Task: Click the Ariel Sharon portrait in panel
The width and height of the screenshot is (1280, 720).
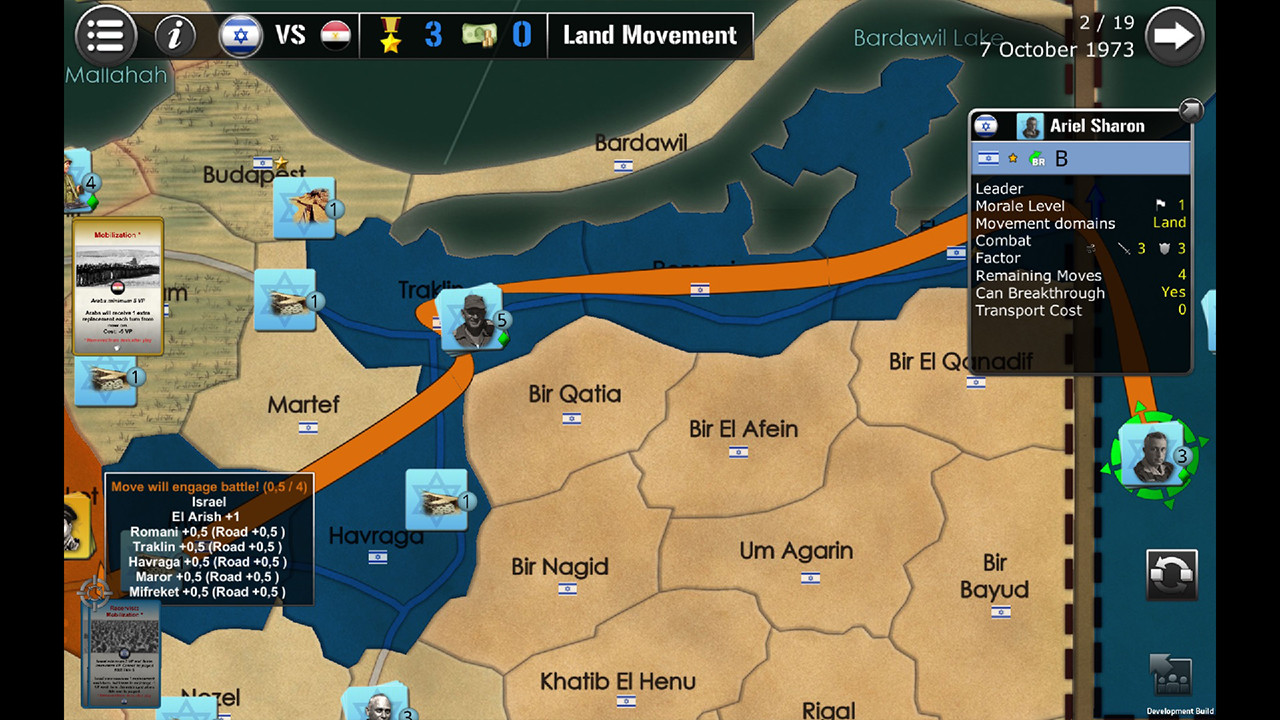Action: point(1030,126)
